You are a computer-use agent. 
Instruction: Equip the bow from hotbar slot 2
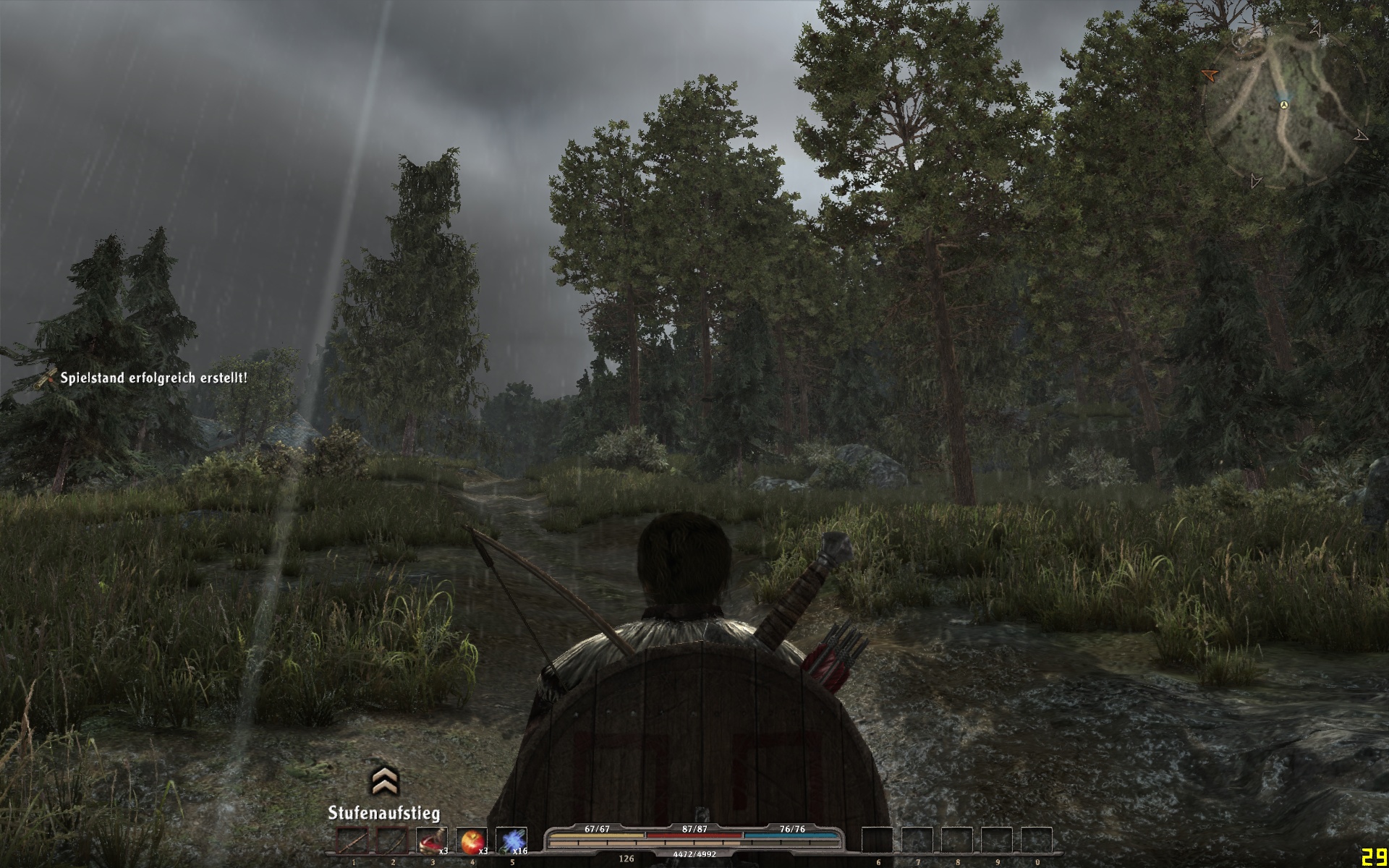(391, 842)
